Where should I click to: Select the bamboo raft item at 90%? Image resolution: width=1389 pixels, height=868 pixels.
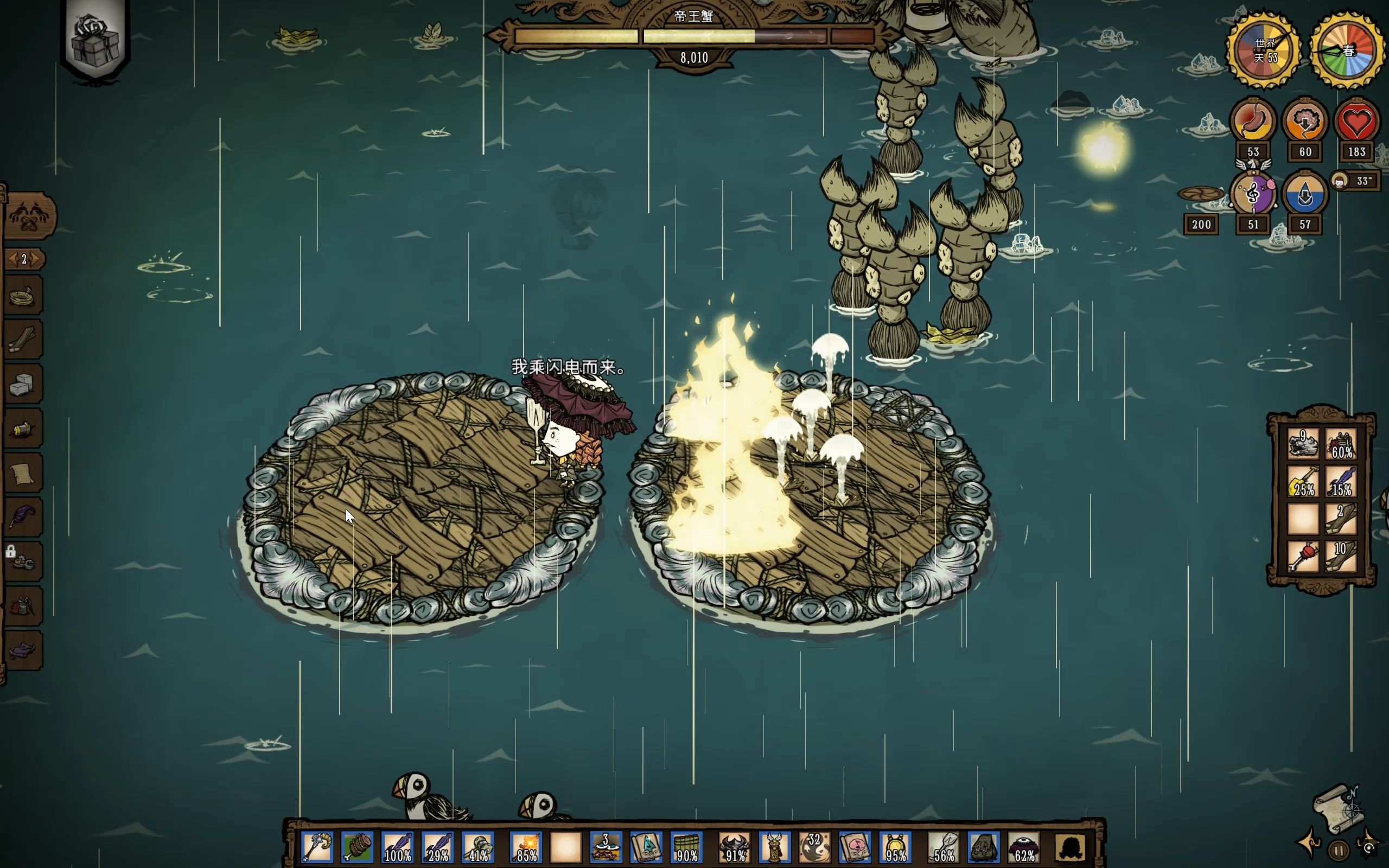click(x=686, y=847)
